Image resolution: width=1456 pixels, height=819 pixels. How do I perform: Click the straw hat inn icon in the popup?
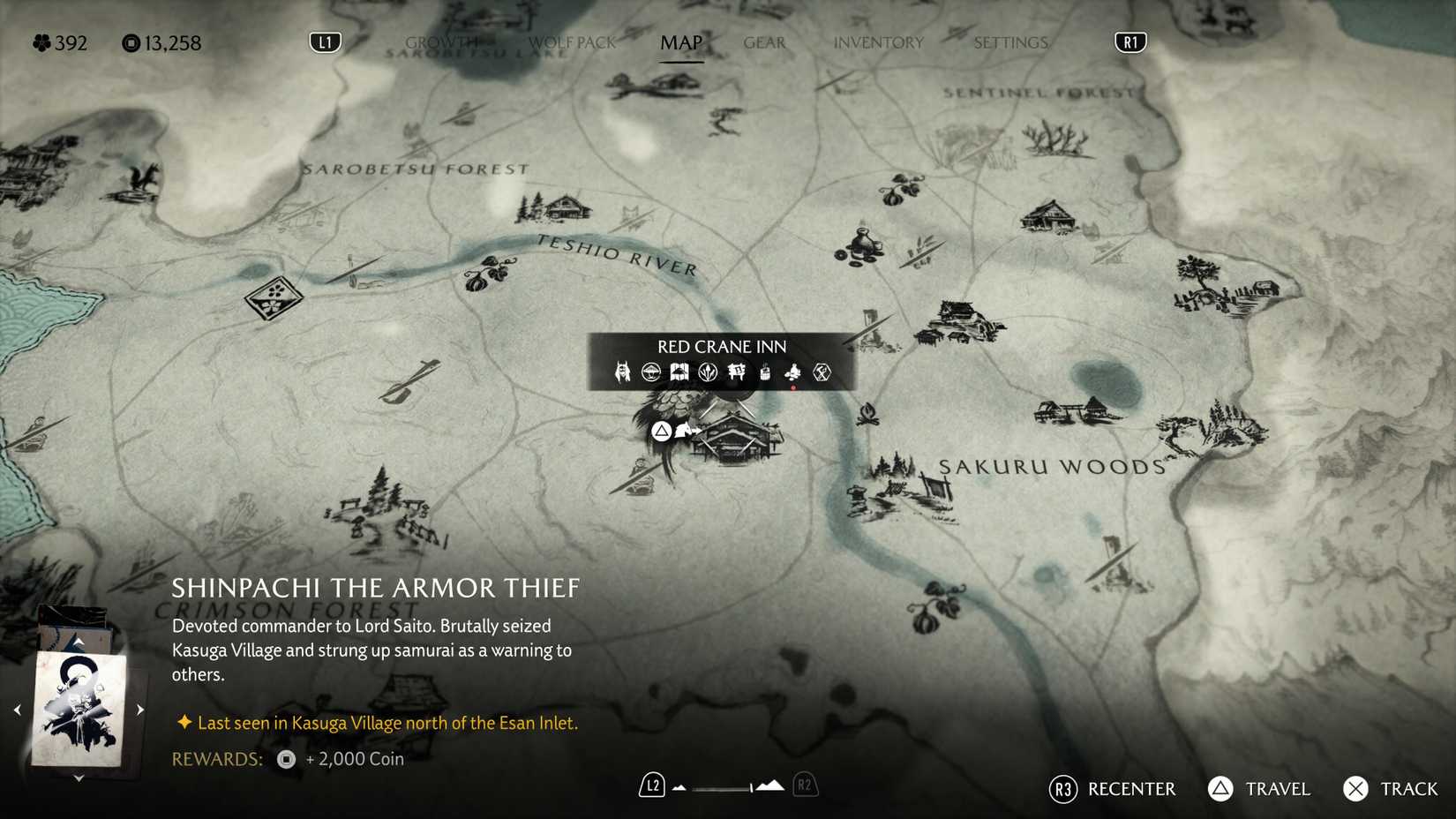point(651,372)
